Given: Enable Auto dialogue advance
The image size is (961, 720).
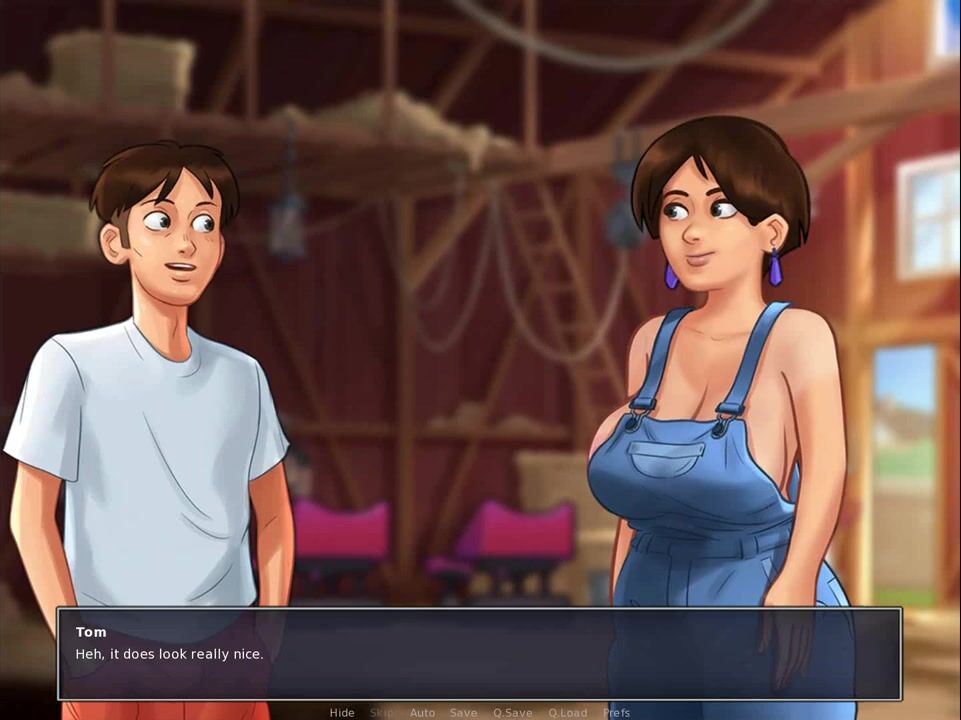Looking at the screenshot, I should click(x=422, y=713).
